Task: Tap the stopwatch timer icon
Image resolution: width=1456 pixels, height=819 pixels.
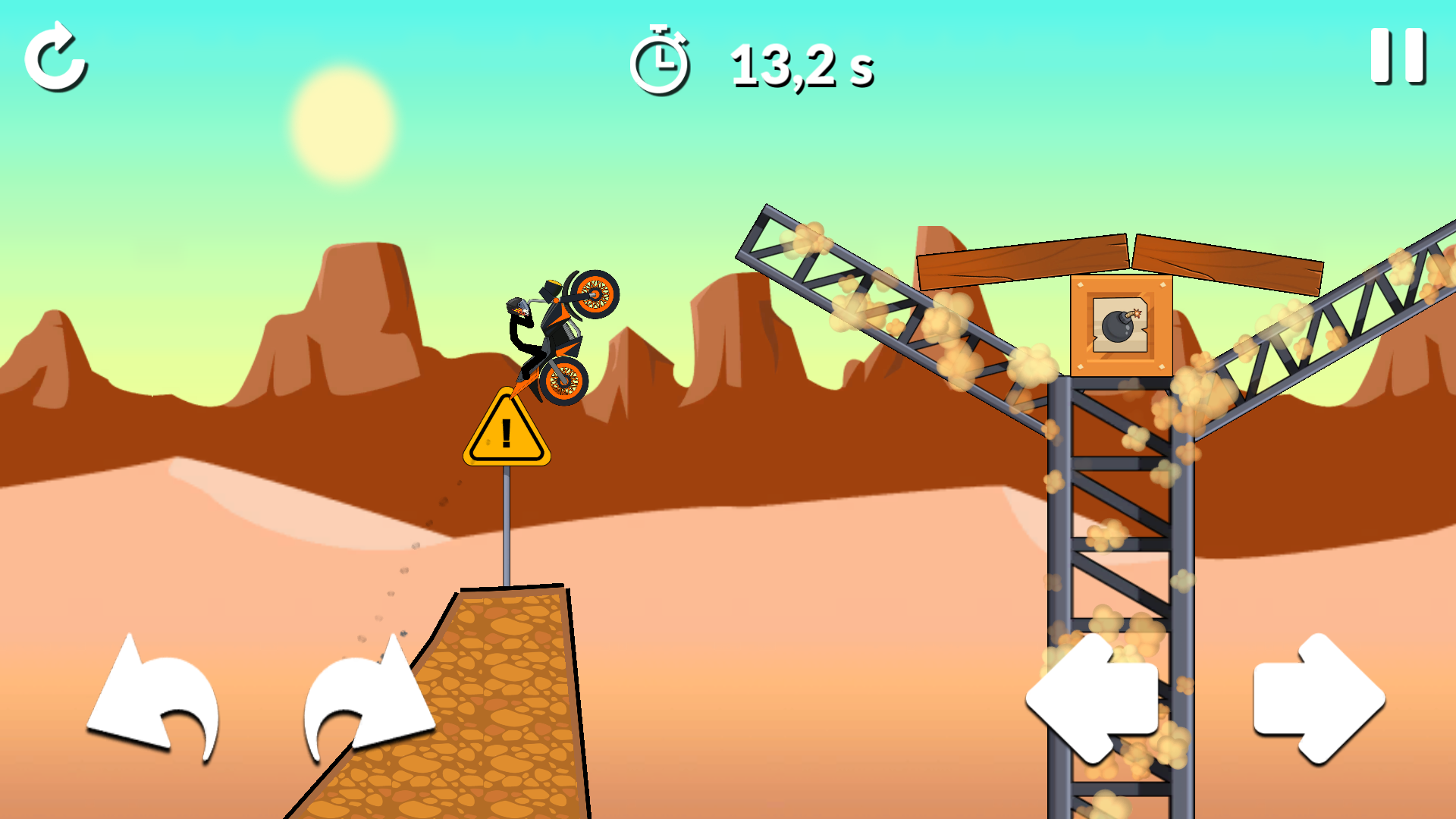Action: (661, 64)
